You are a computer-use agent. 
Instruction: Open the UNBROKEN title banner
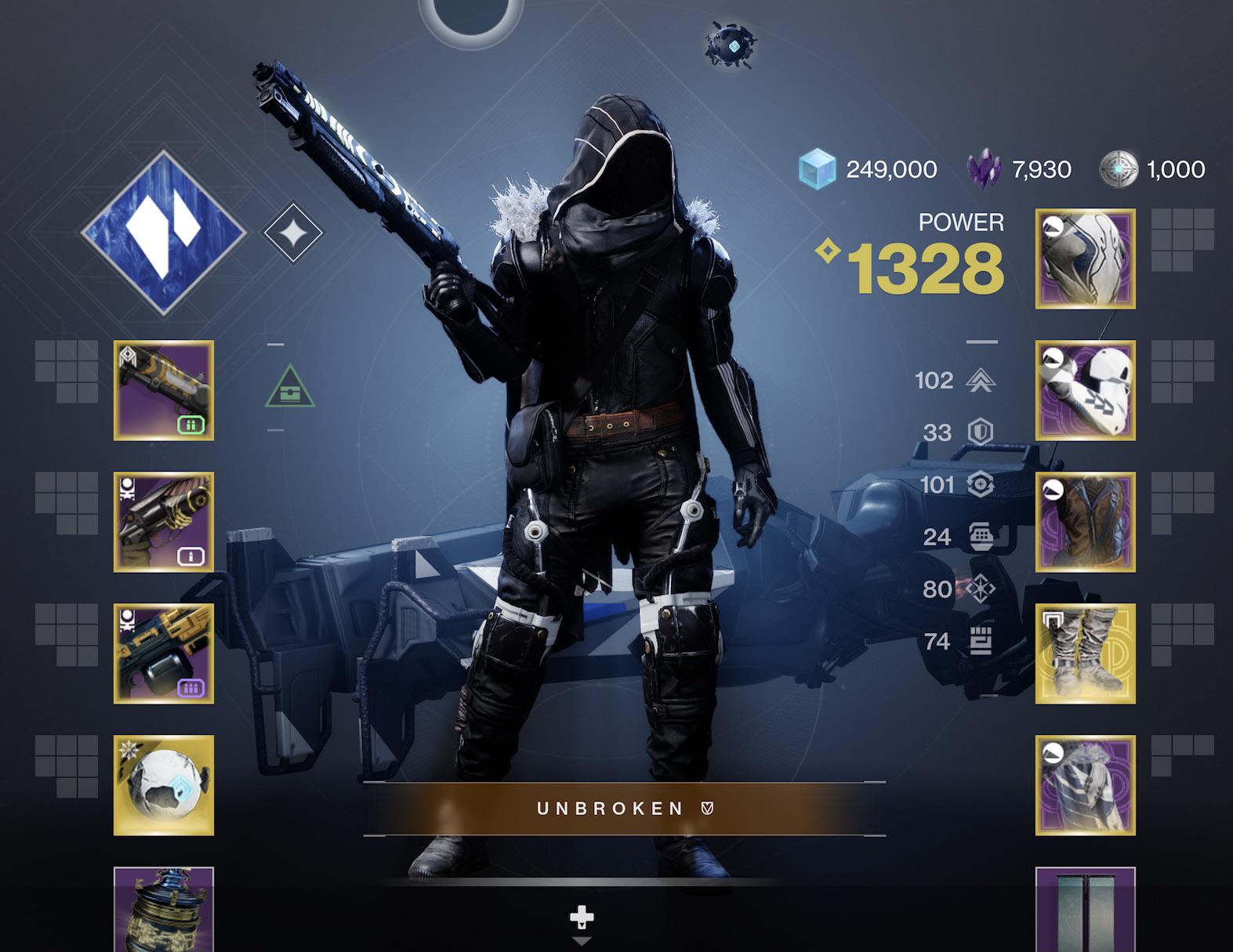point(616,809)
